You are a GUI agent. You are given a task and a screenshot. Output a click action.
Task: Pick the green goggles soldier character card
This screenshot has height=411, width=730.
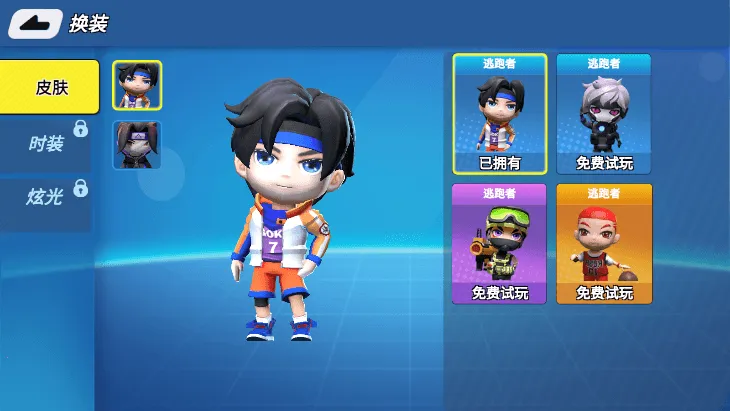point(500,243)
